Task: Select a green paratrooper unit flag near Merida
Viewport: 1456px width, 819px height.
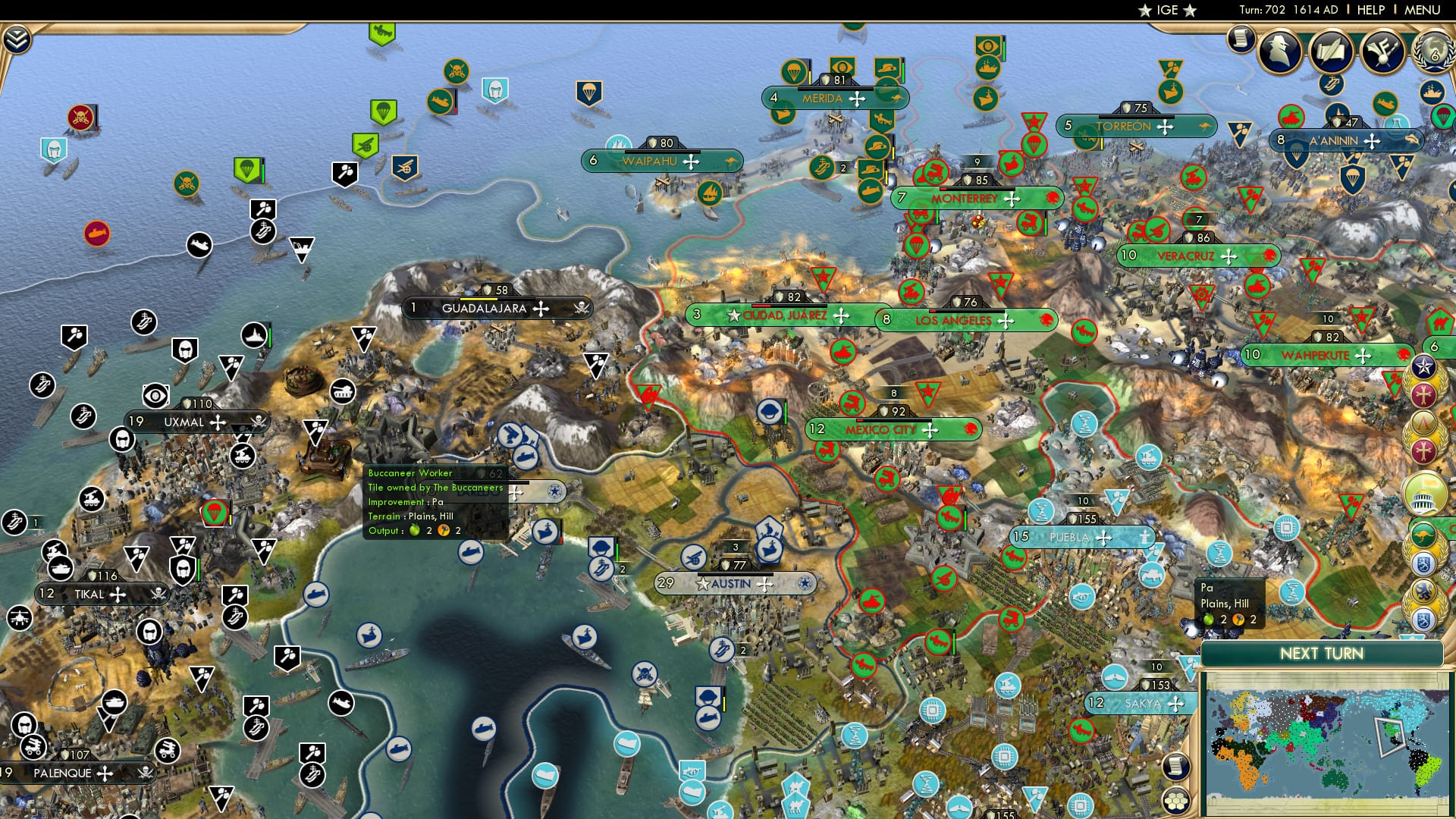Action: point(793,71)
